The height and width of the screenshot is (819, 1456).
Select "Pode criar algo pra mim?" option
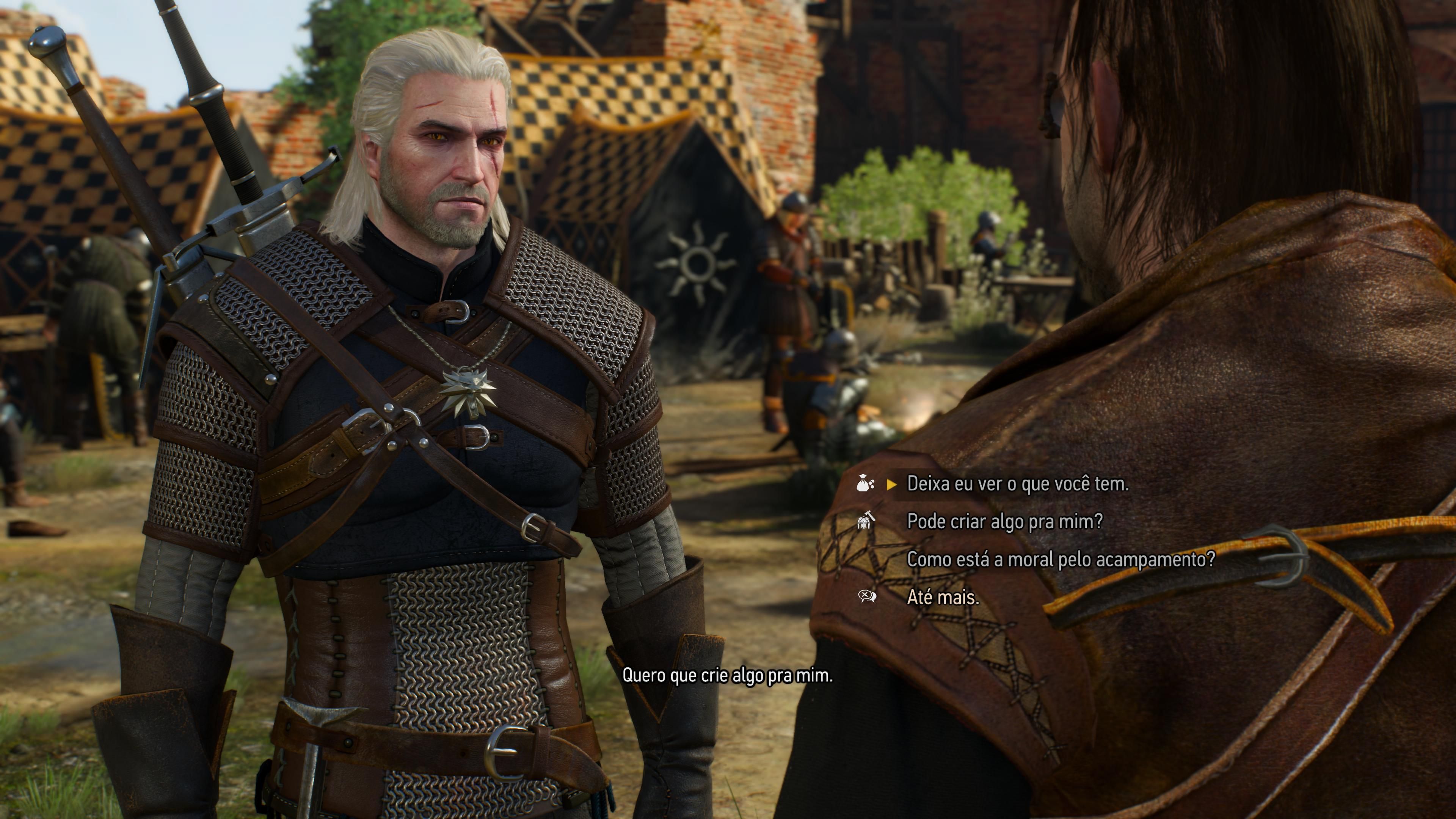(x=1004, y=521)
